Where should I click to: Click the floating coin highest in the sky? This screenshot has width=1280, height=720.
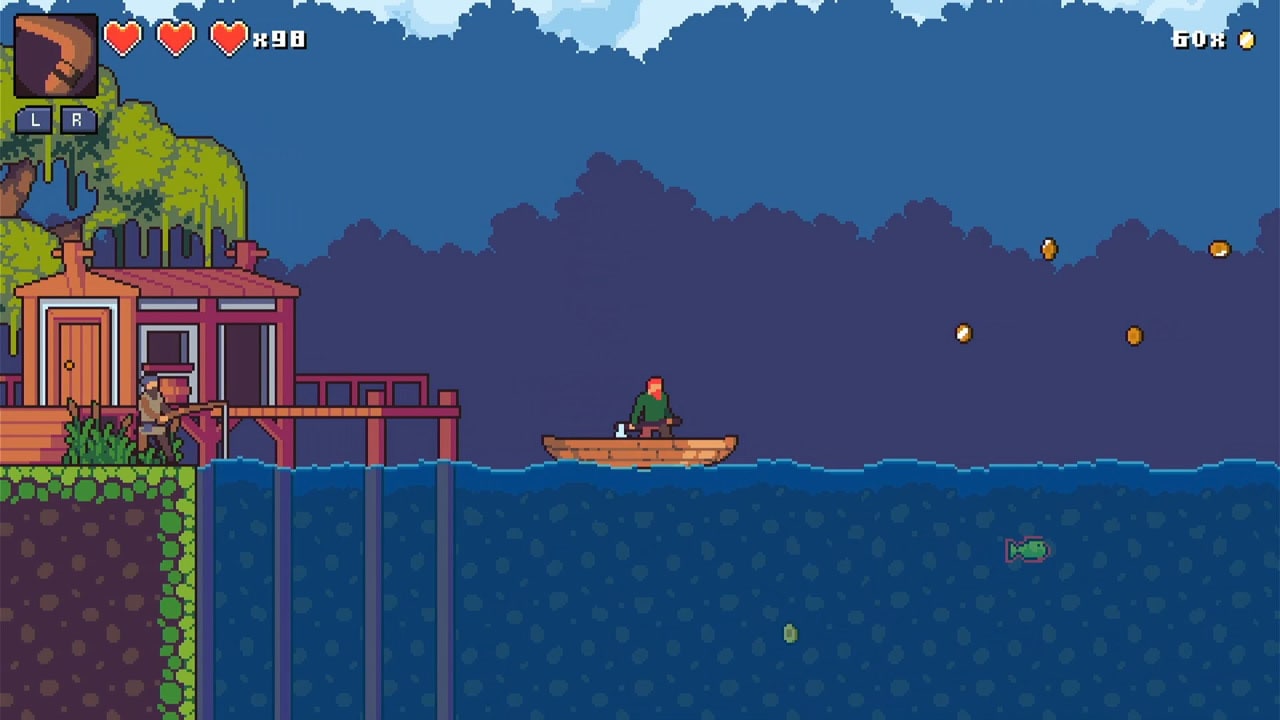1047,247
